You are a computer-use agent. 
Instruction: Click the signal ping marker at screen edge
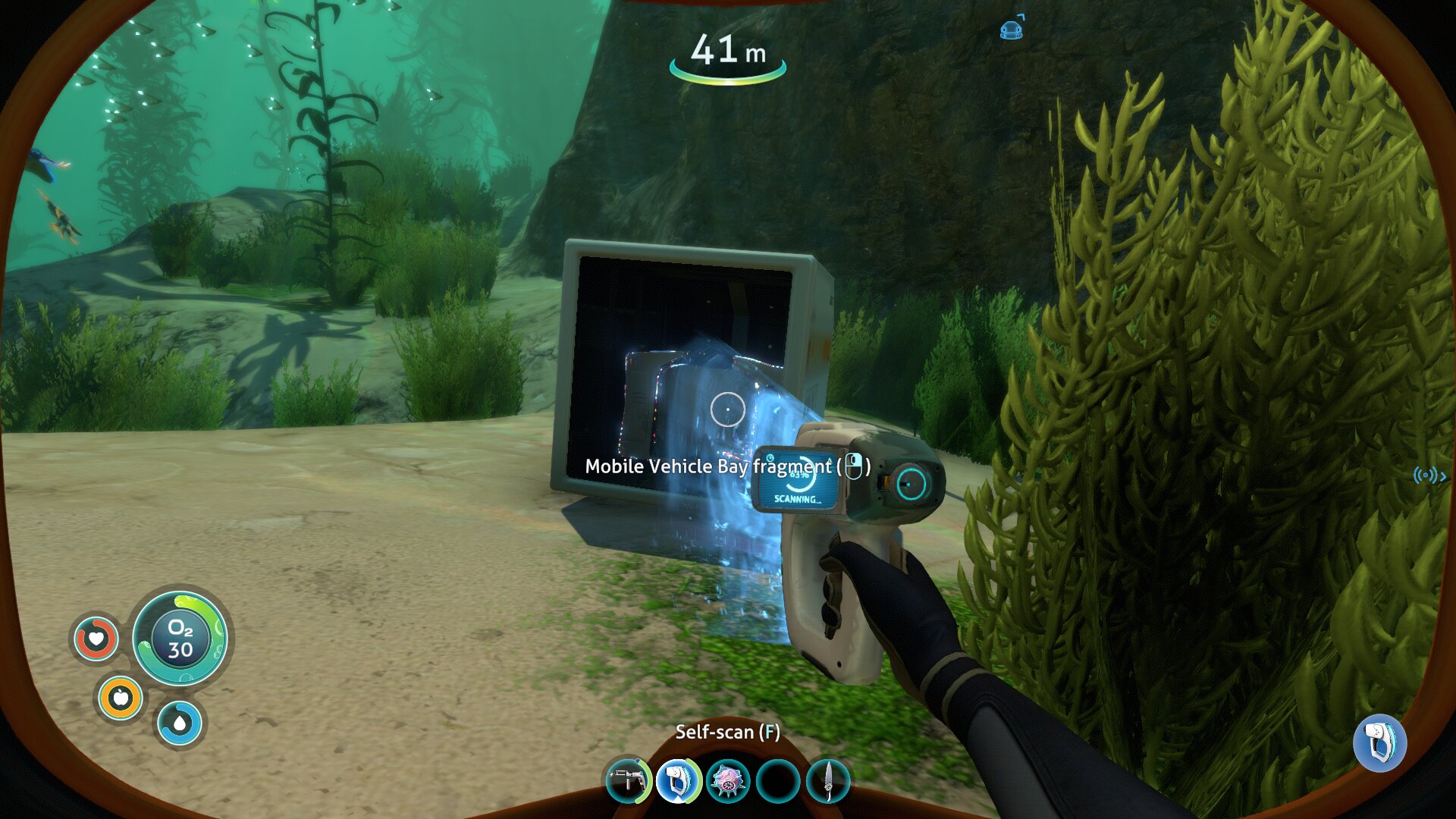click(1429, 476)
